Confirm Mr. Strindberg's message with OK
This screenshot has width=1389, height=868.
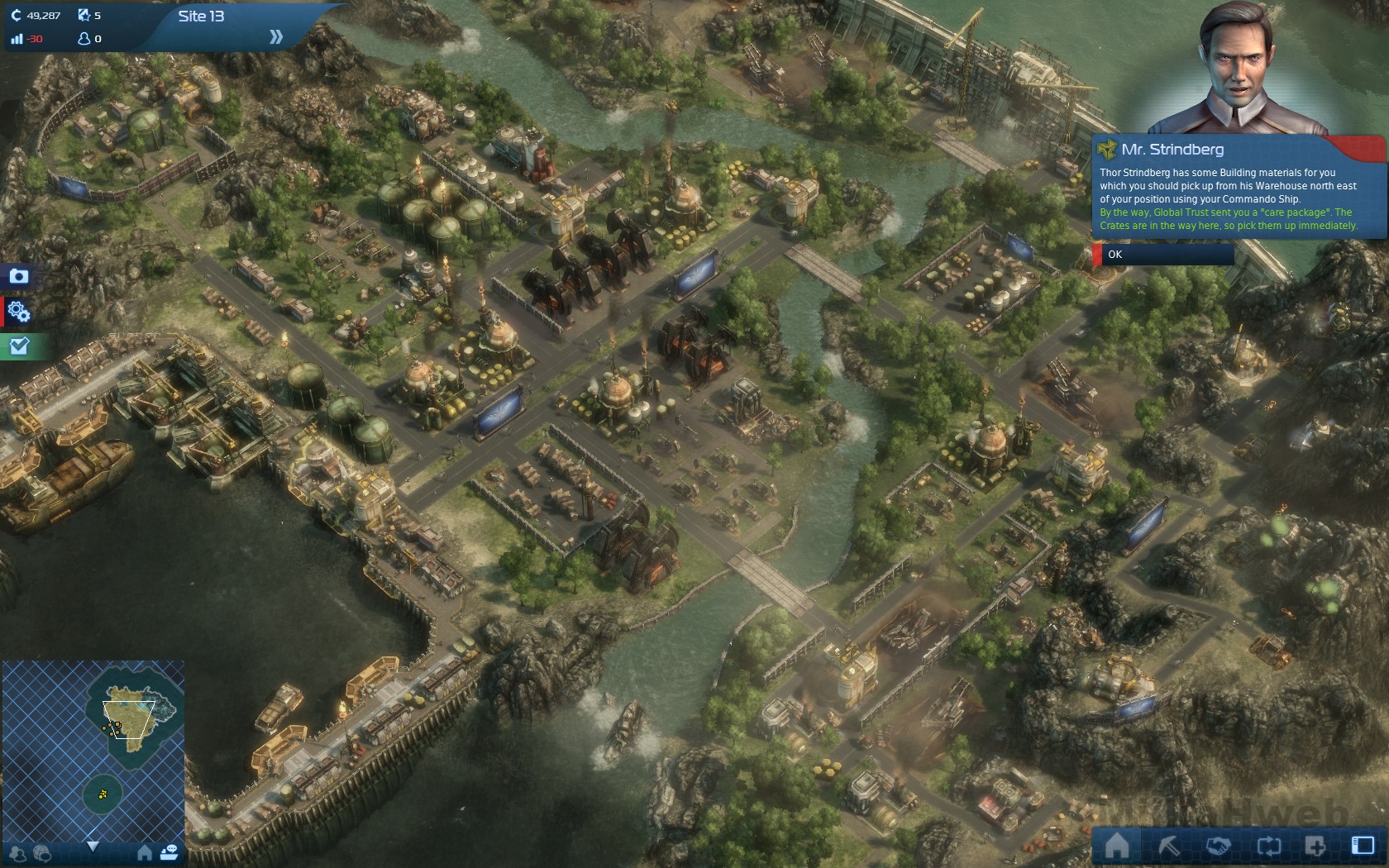click(1166, 255)
